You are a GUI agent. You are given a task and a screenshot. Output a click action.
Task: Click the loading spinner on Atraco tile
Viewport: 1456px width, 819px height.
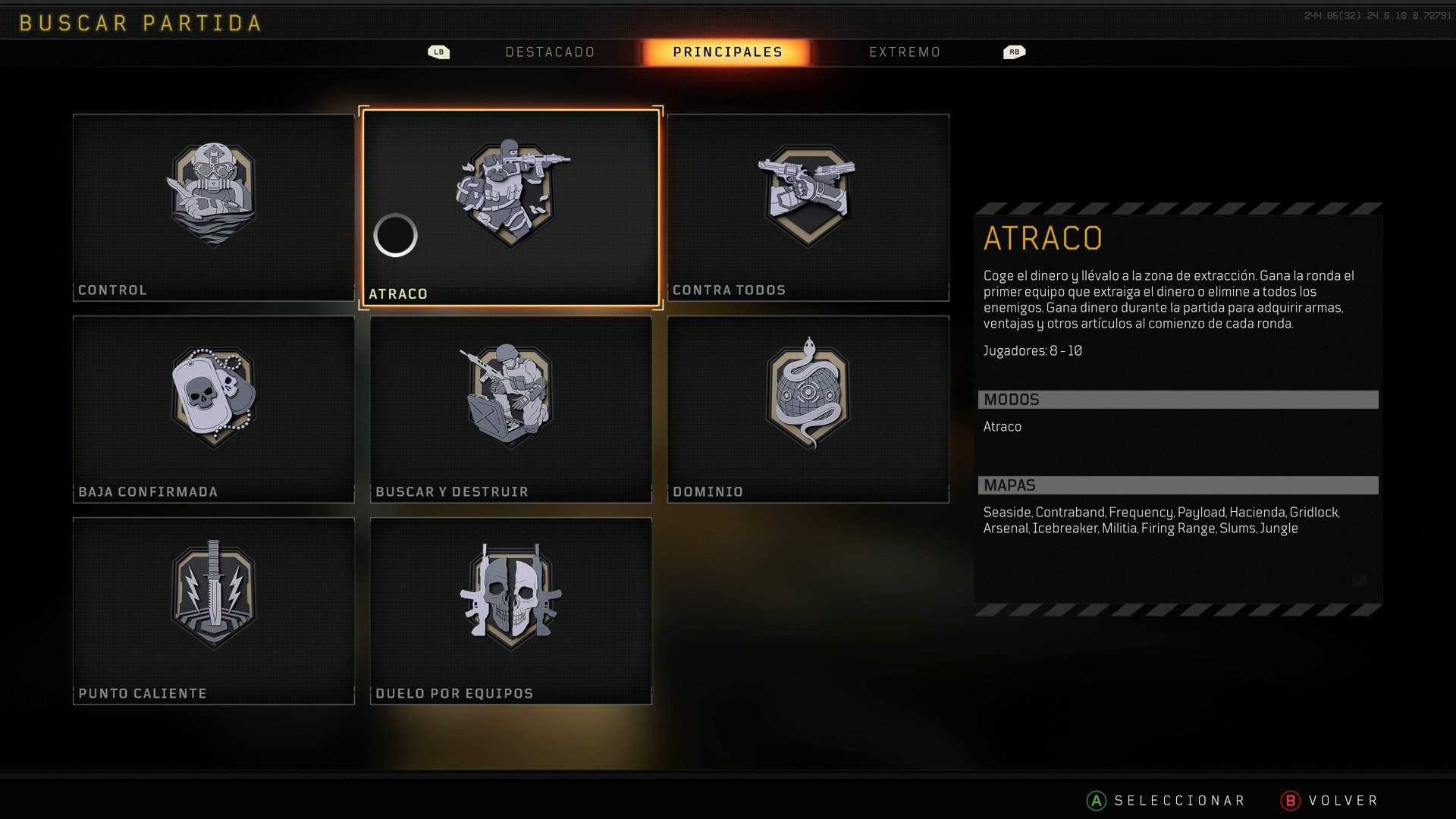[x=395, y=236]
